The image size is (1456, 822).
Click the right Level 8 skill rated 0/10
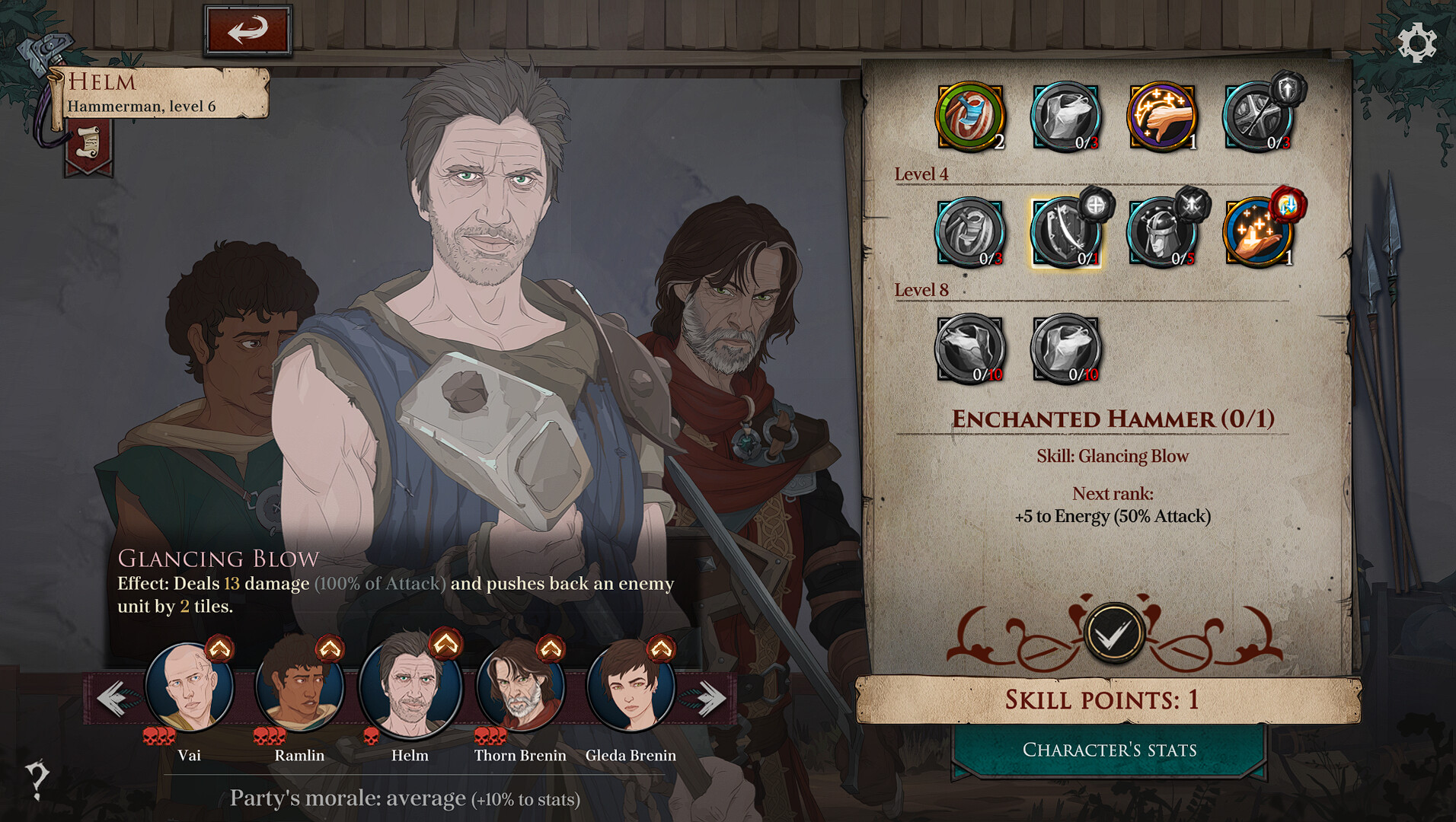(1066, 349)
